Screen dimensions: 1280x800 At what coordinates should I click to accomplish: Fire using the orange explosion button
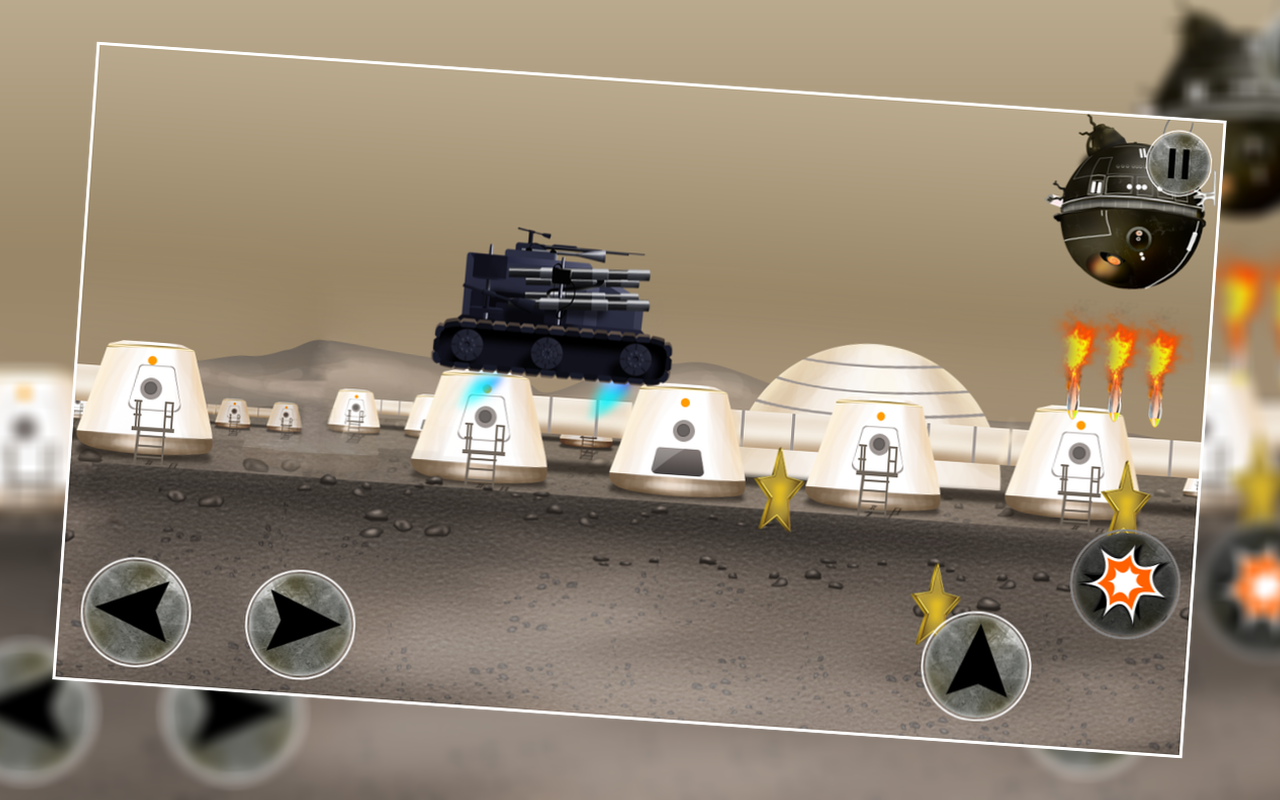(1128, 583)
